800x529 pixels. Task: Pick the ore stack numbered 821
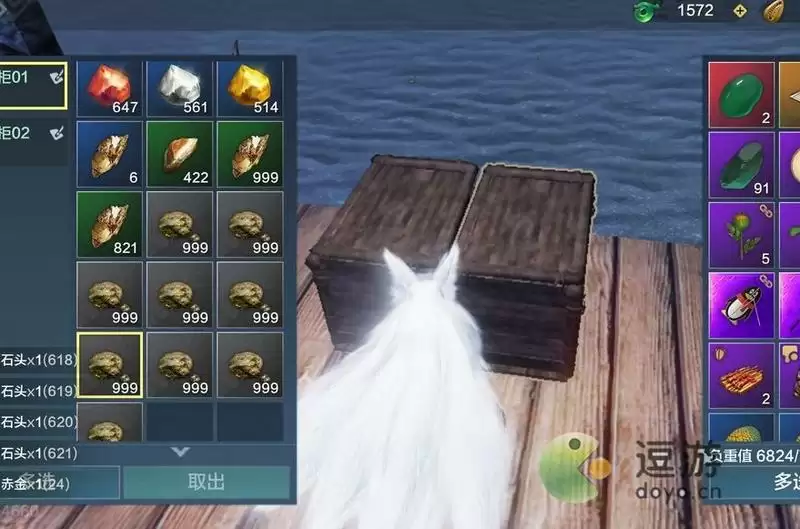[x=110, y=225]
